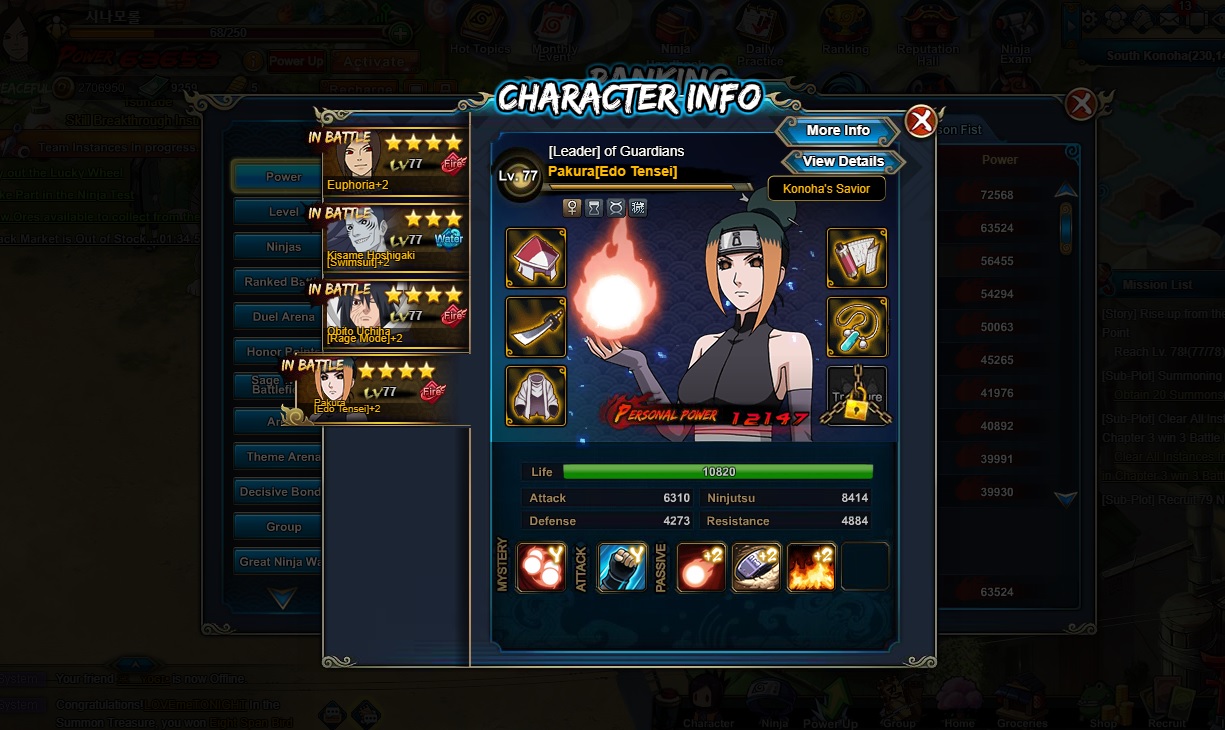
Task: Choose Obito Uchiha Rage Mode portrait
Action: (x=396, y=314)
